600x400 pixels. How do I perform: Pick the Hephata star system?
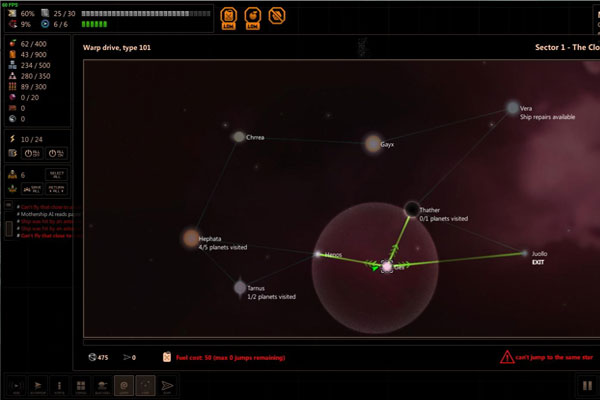191,238
